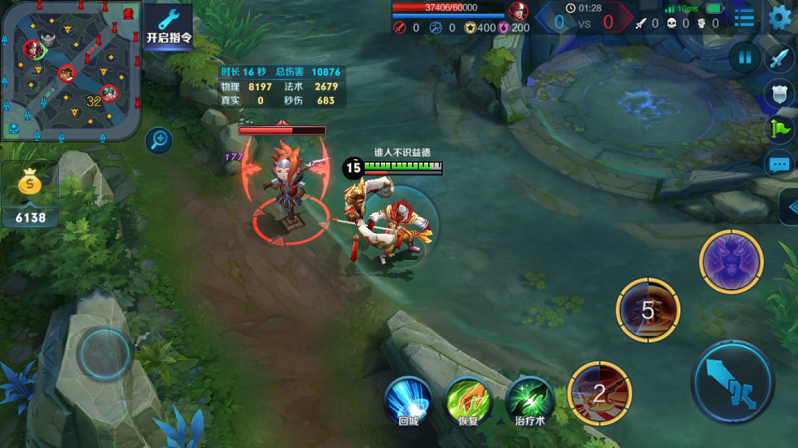Open the 开启指令 wrench command panel
Image resolution: width=798 pixels, height=448 pixels.
[168, 26]
